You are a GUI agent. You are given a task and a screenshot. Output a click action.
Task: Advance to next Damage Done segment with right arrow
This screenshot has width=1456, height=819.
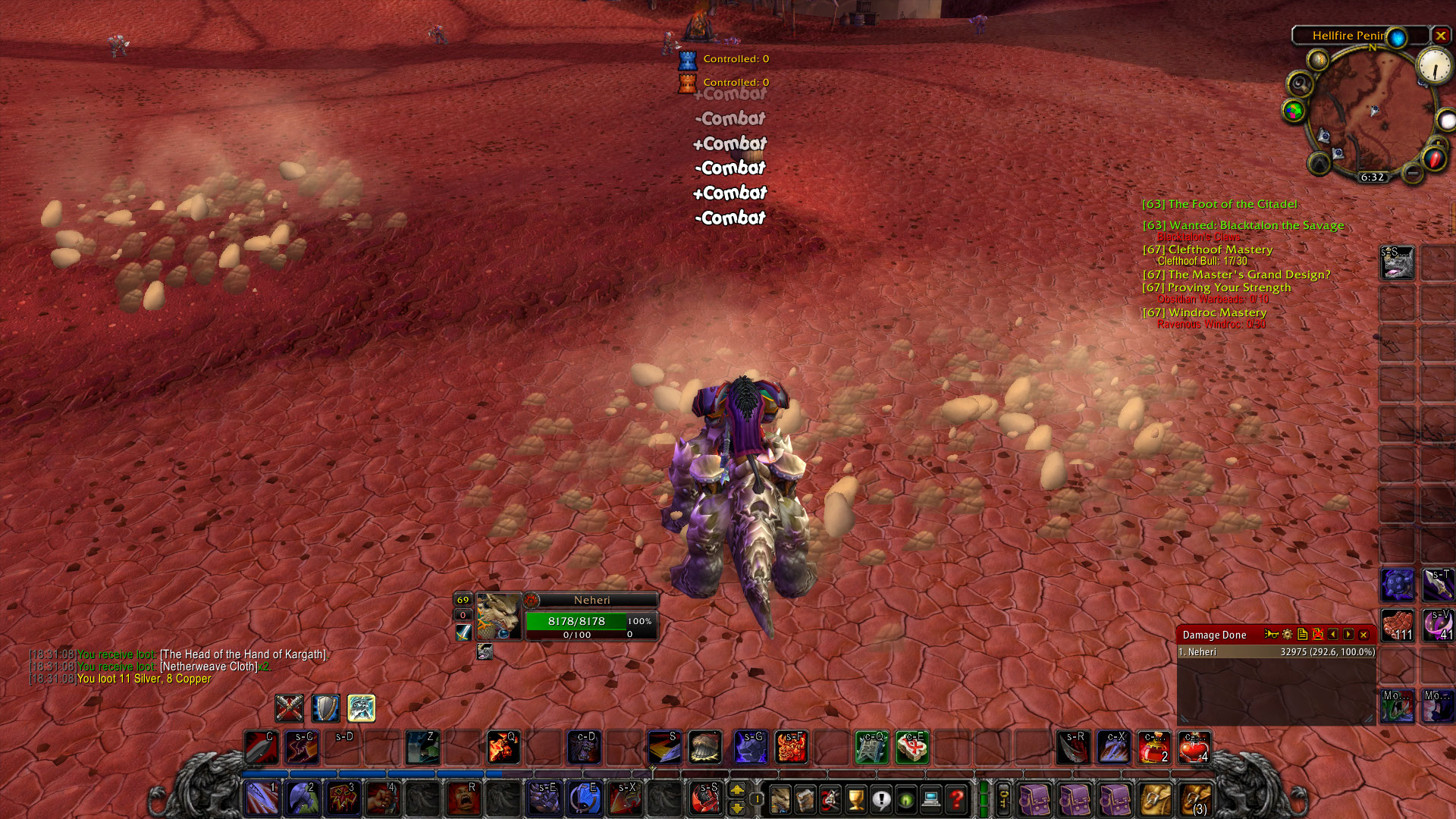(1348, 634)
